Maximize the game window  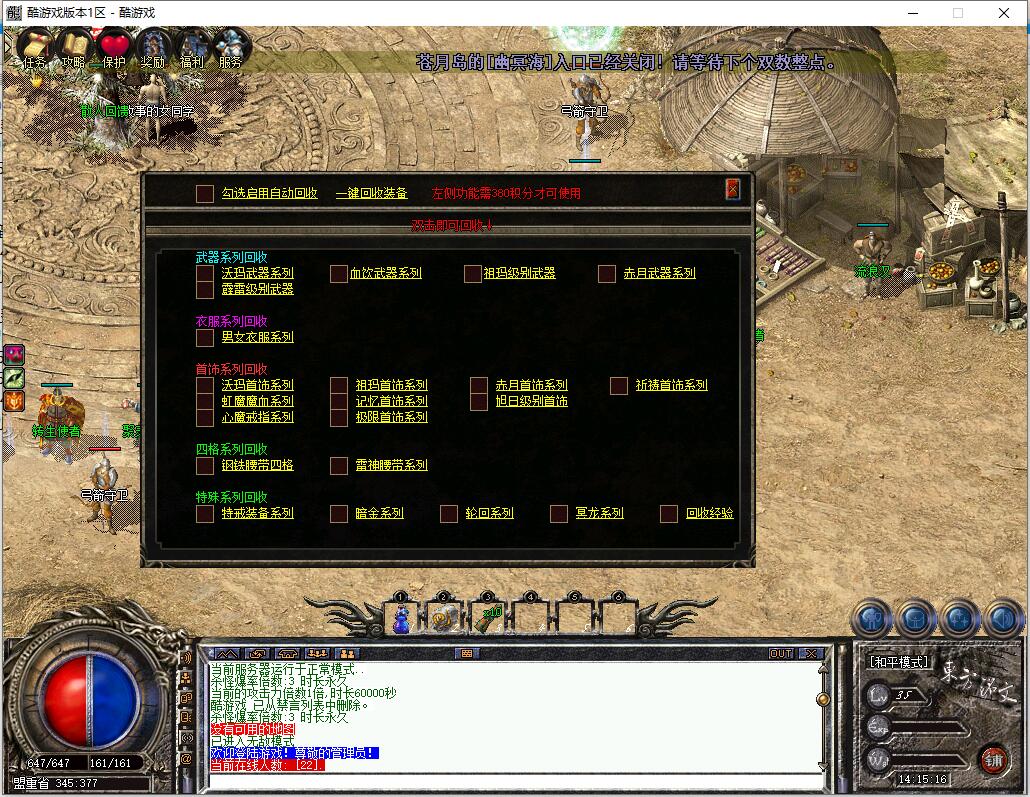[957, 14]
